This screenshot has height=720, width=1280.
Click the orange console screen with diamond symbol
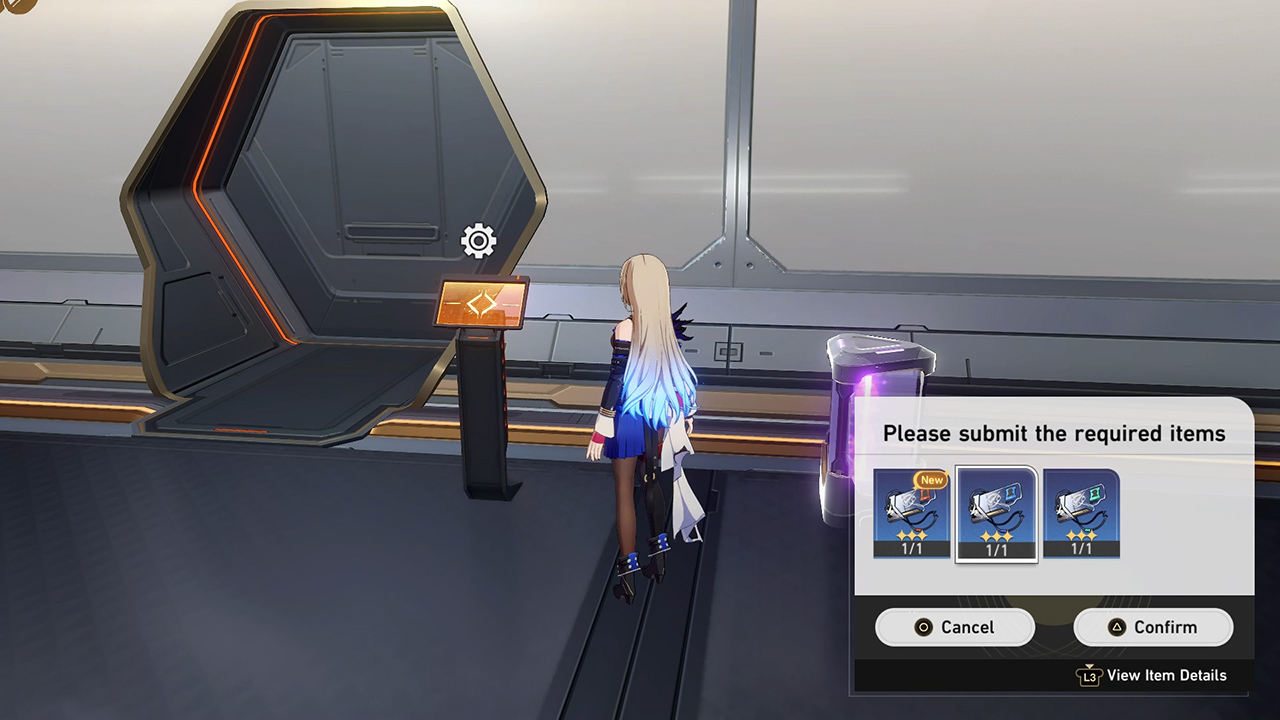click(482, 301)
